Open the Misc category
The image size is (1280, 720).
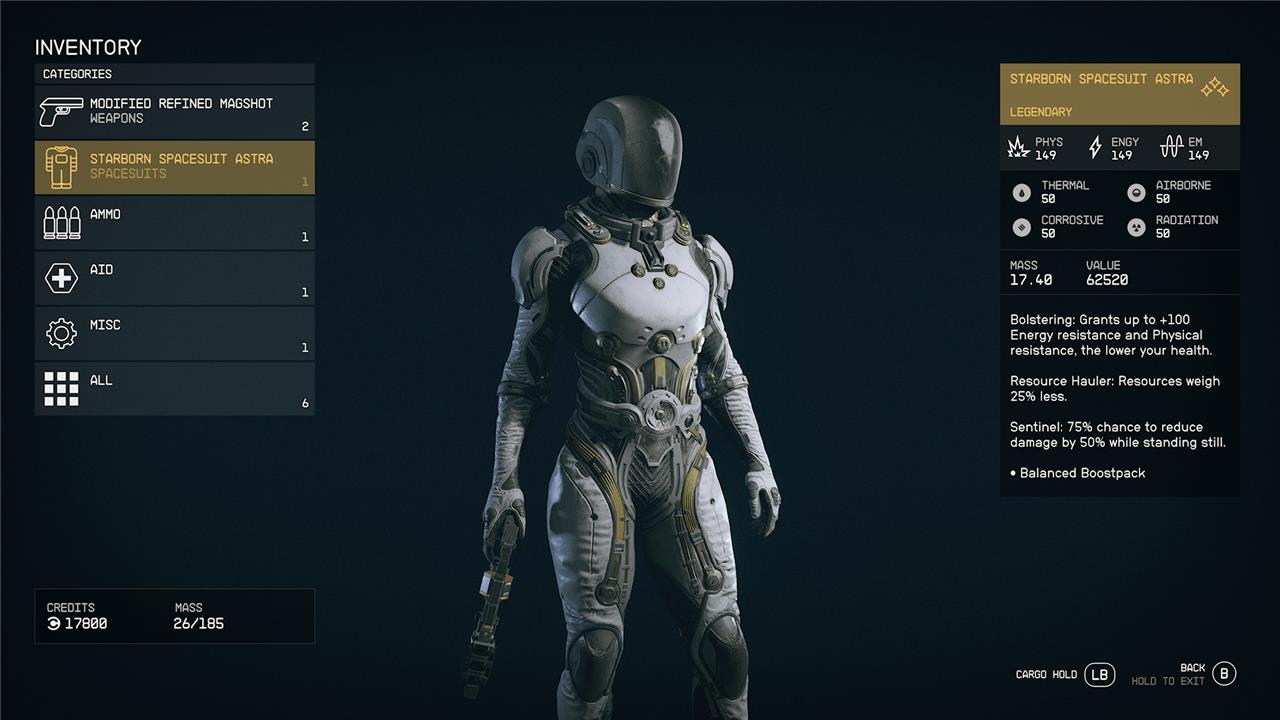point(175,333)
